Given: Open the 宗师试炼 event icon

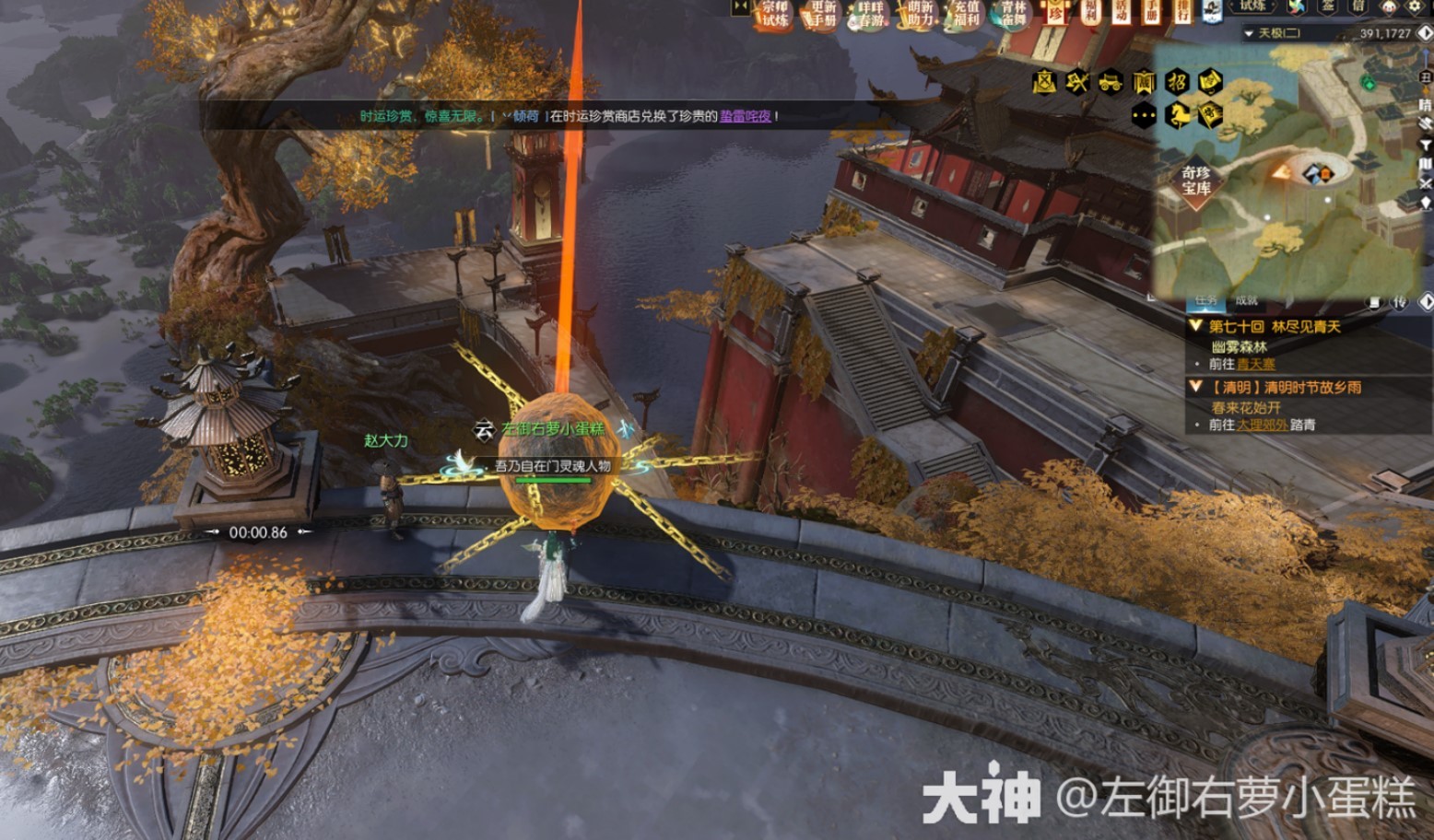Looking at the screenshot, I should coord(774,15).
